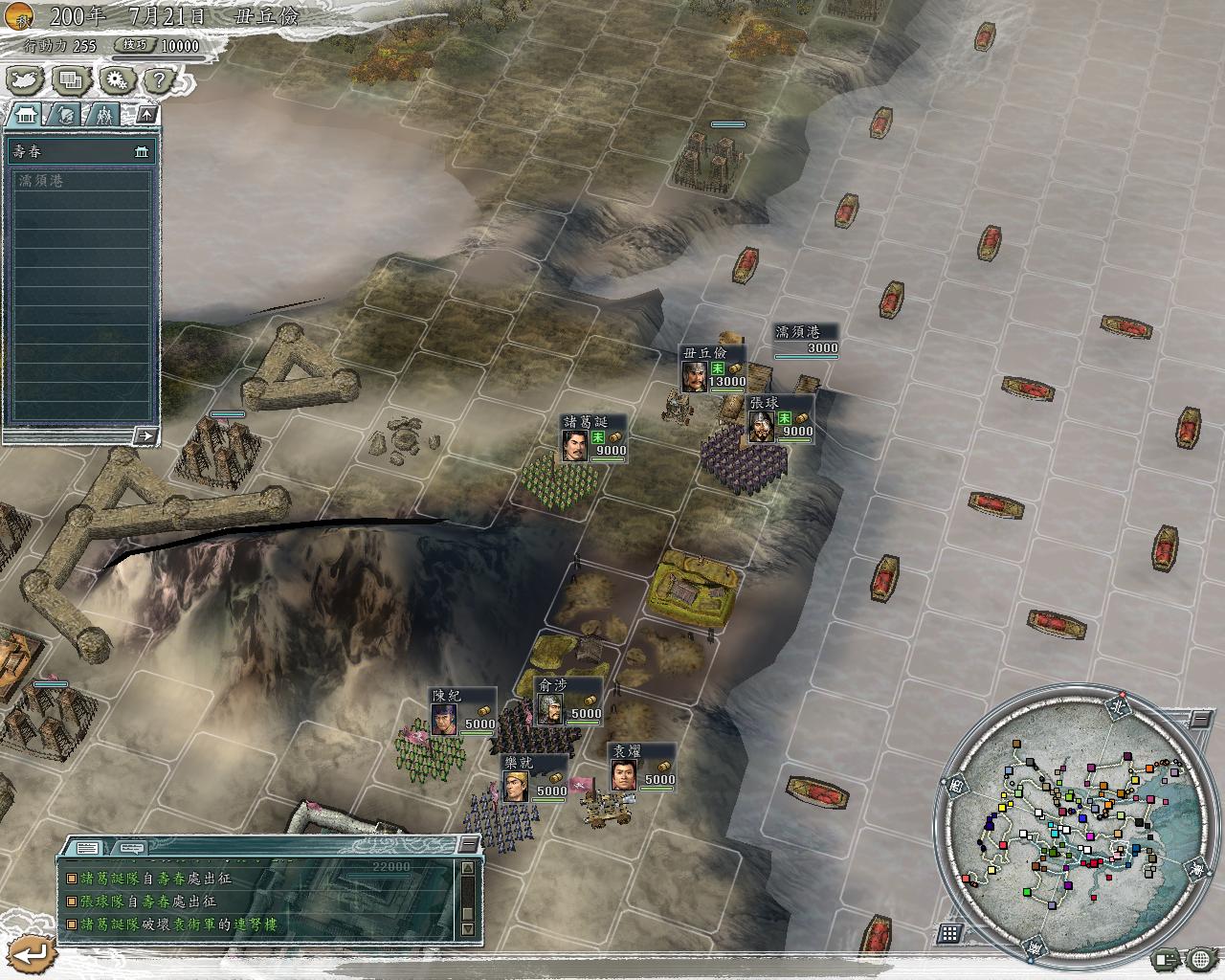Open the question mark help button
Screen dimensions: 1225x980
[x=159, y=80]
